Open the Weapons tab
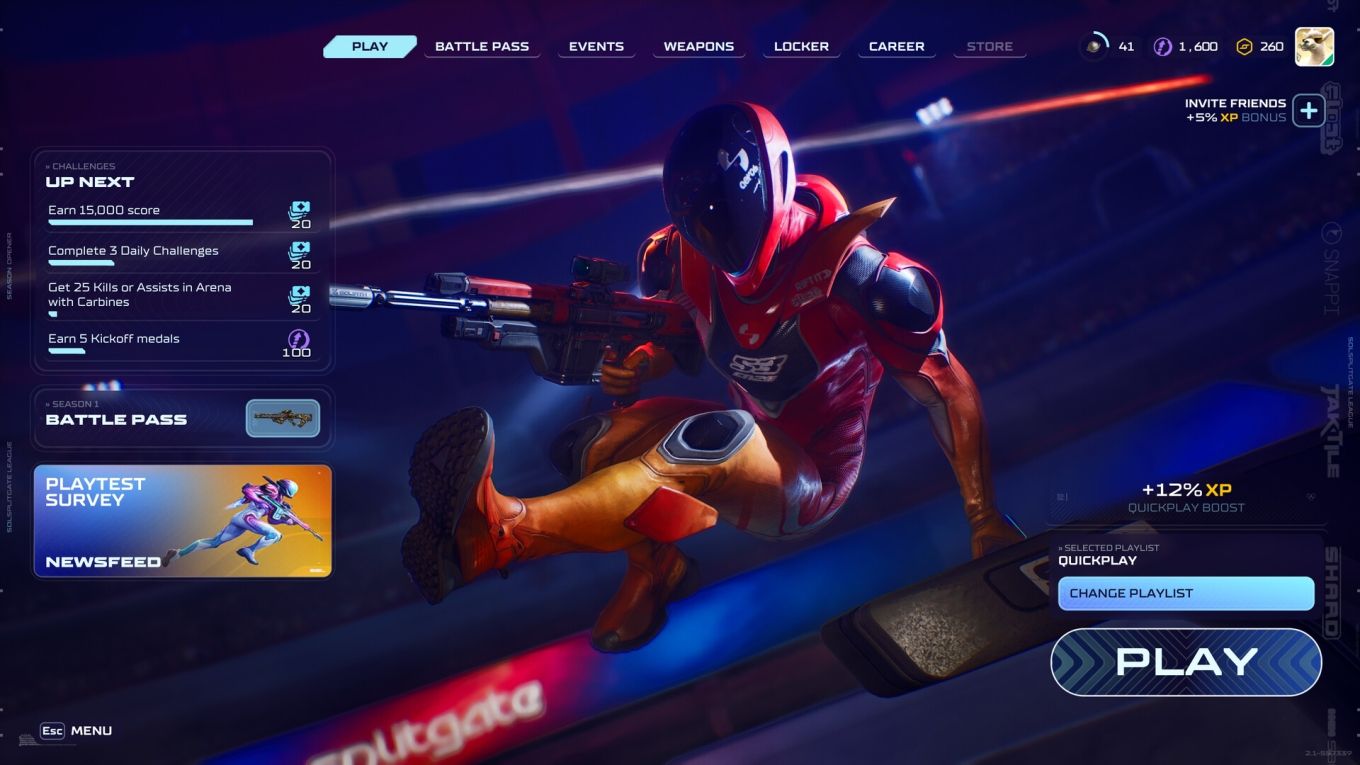The height and width of the screenshot is (765, 1360). [699, 45]
